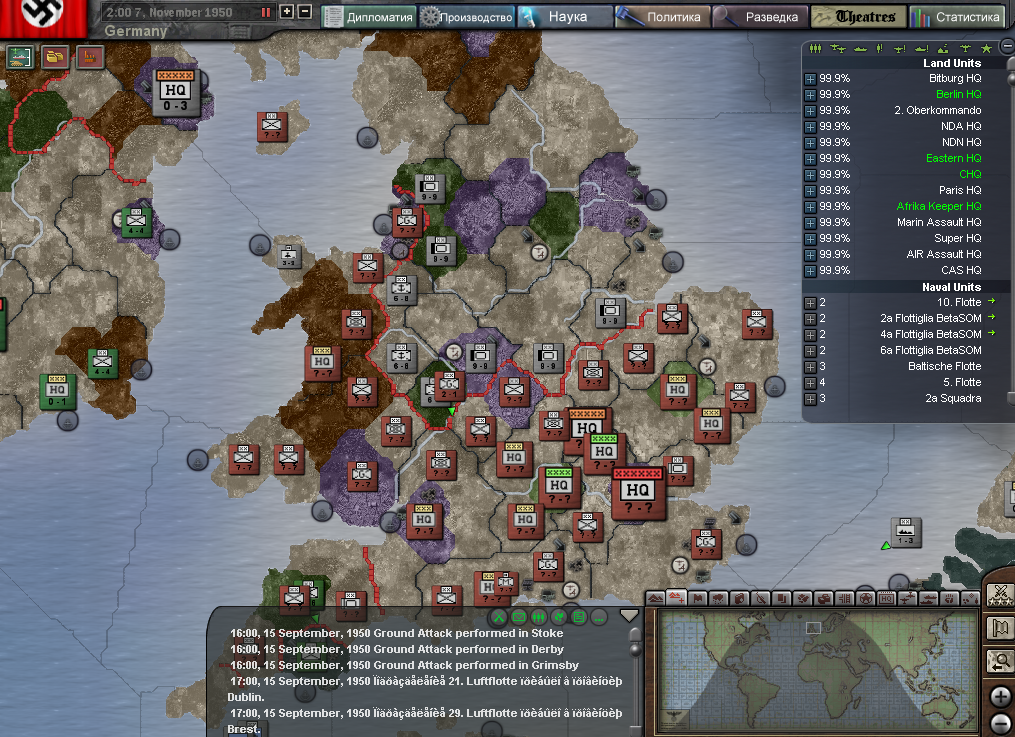The image size is (1015, 737).
Task: Open the Дипломатия tab
Action: coord(369,17)
